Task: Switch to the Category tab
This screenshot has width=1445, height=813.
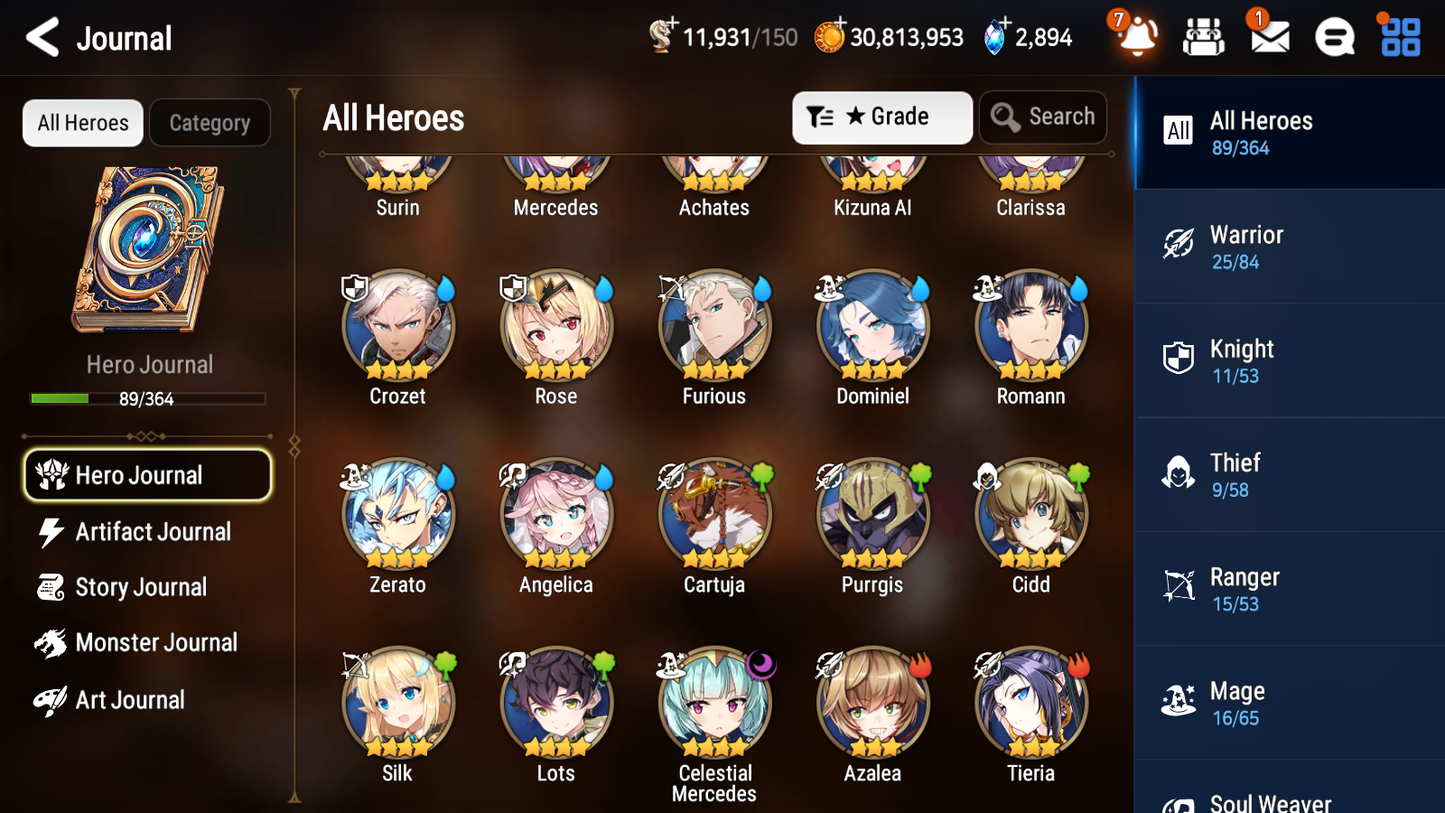Action: tap(210, 122)
